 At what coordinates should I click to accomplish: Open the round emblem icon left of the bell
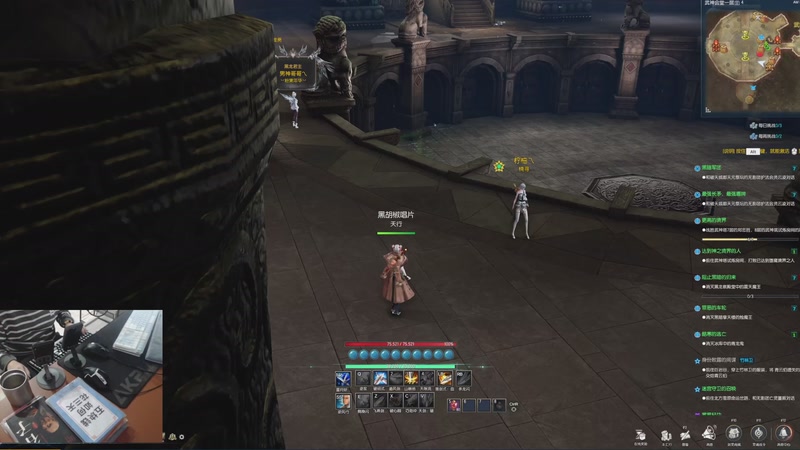tap(758, 432)
